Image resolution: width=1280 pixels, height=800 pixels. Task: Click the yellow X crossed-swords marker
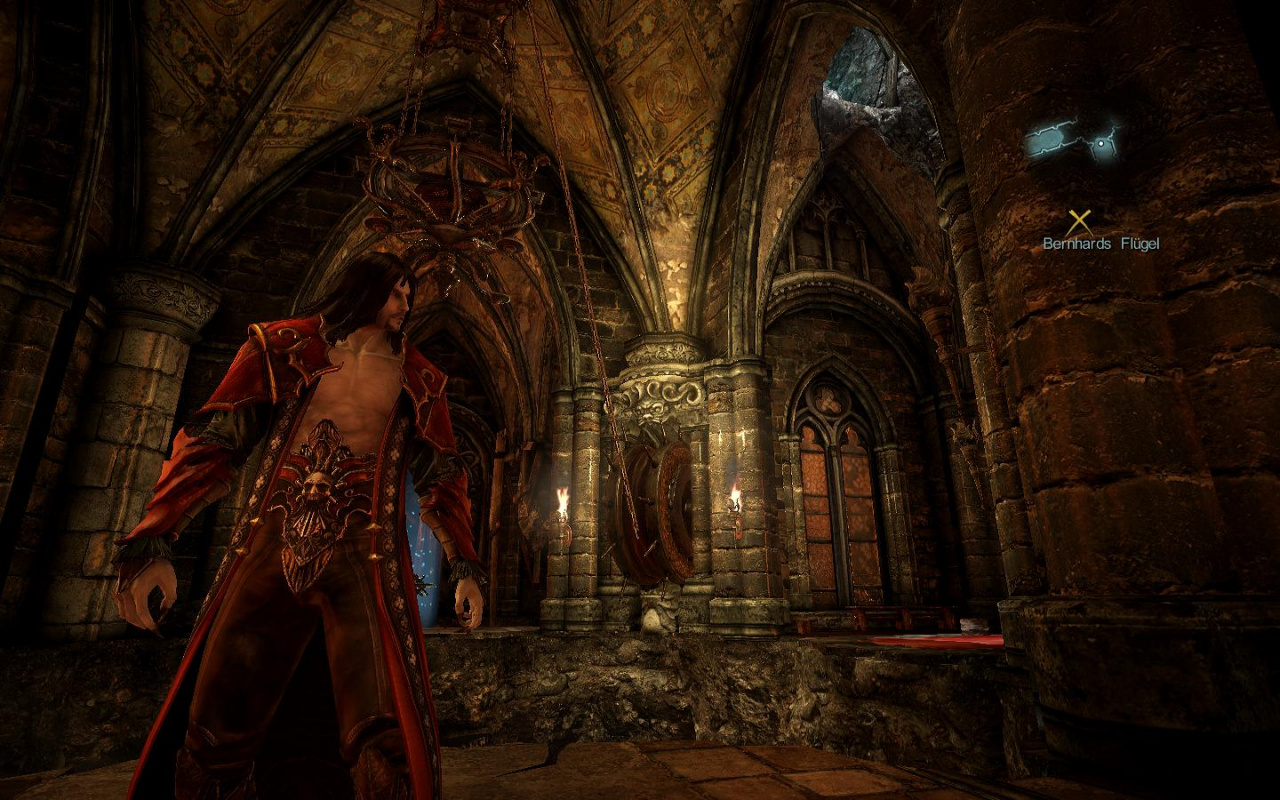coord(1078,218)
